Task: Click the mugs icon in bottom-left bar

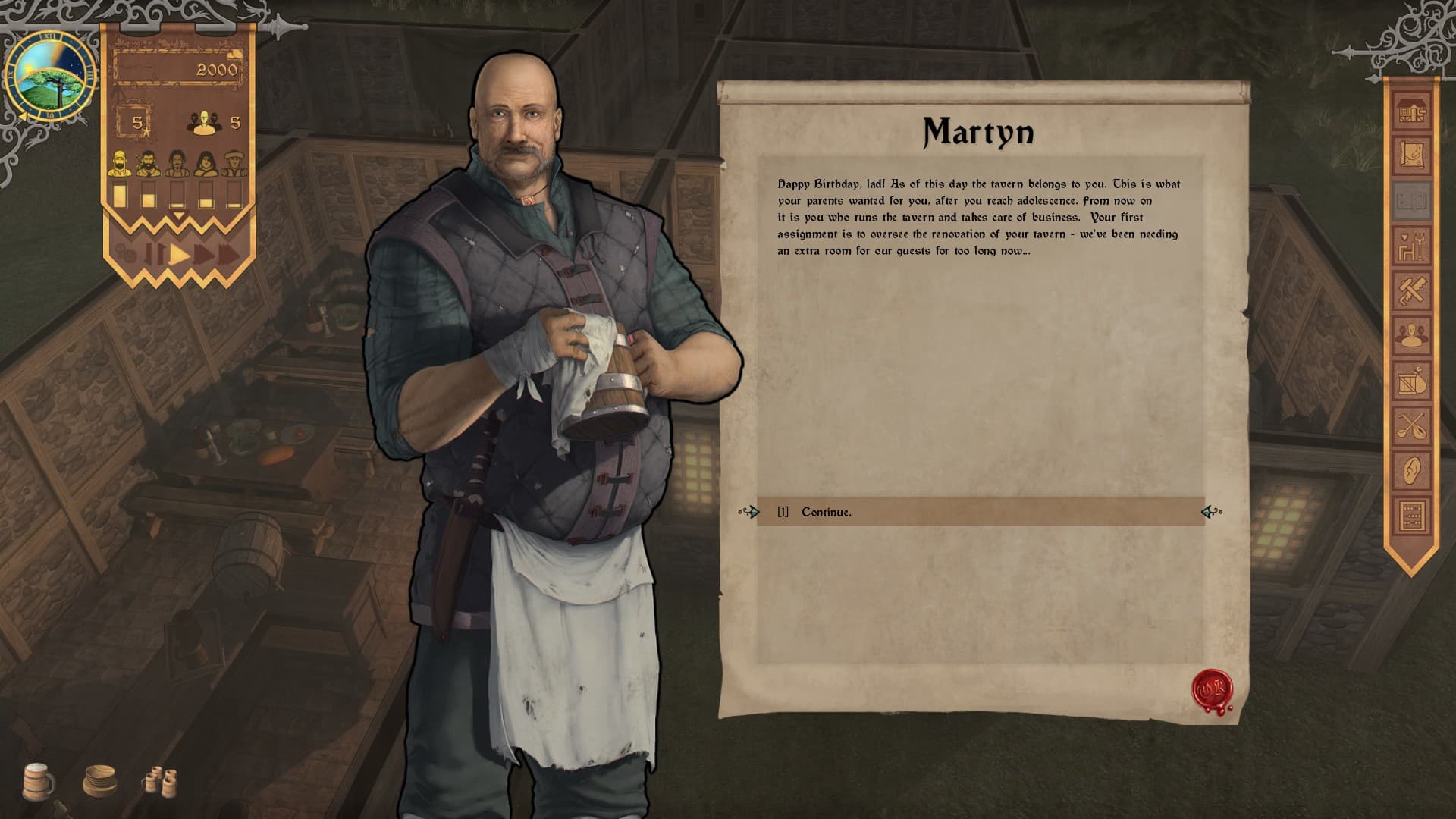Action: pyautogui.click(x=36, y=780)
